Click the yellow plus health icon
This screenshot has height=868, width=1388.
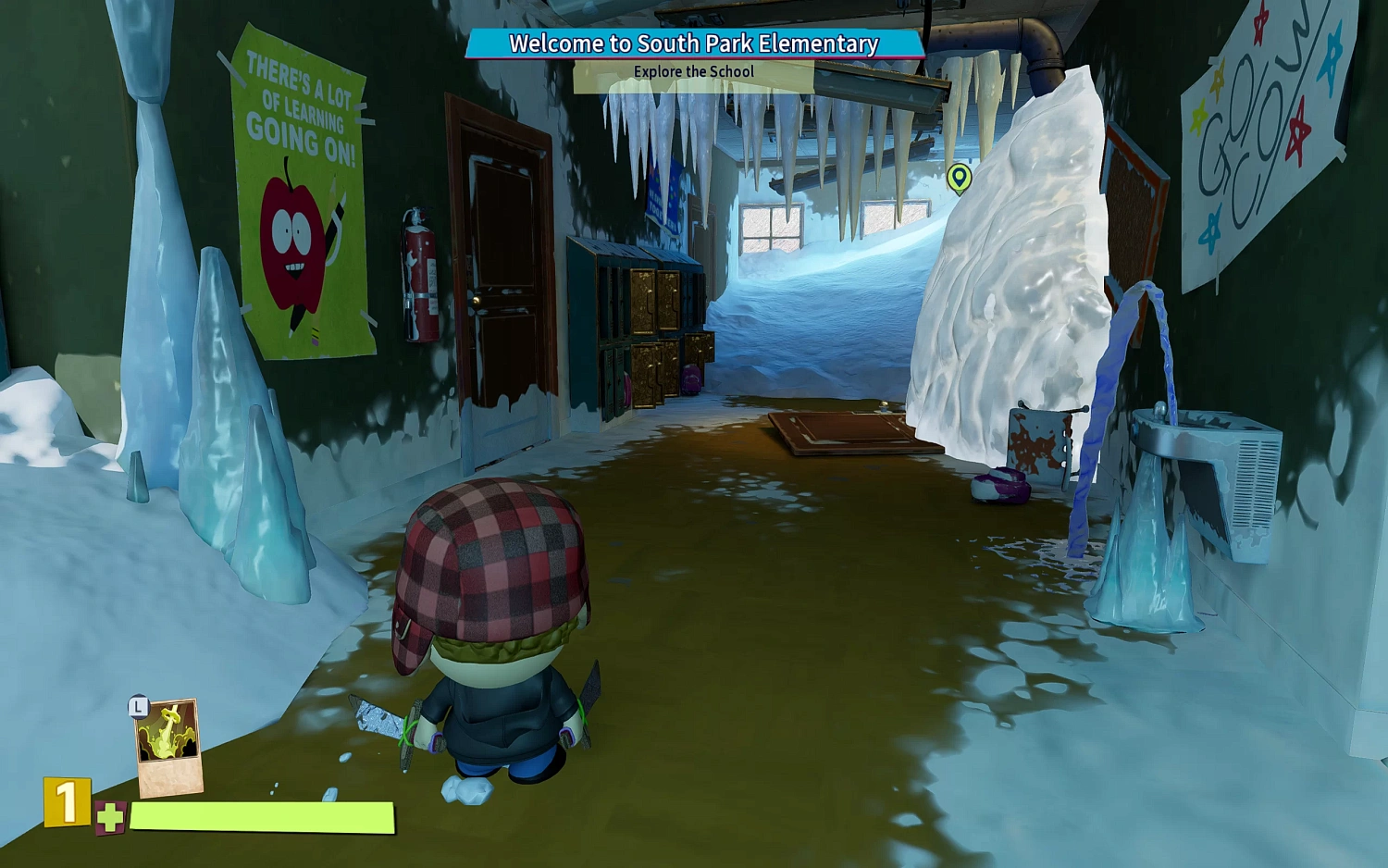pyautogui.click(x=108, y=818)
